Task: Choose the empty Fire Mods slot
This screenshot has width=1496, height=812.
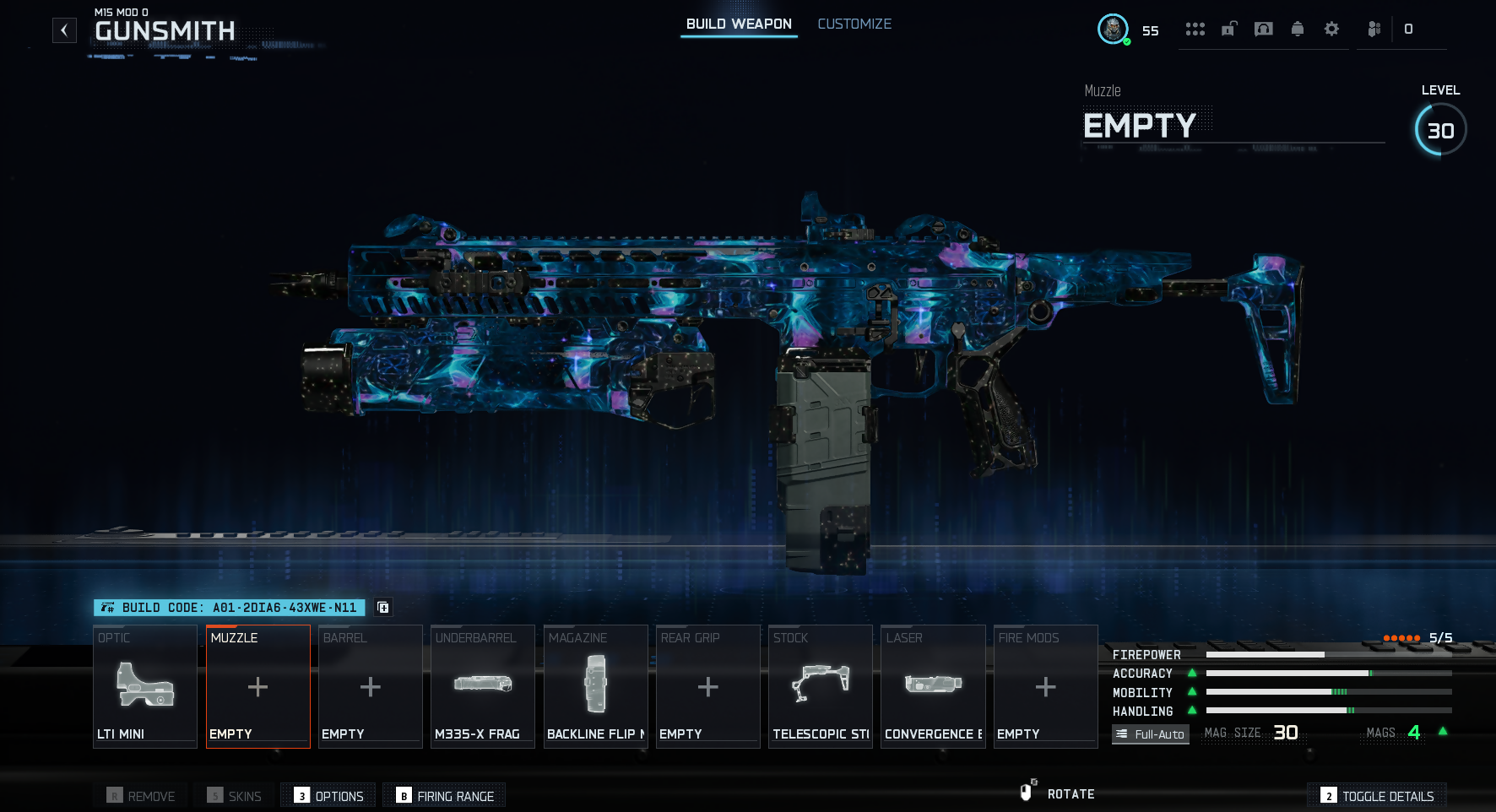Action: click(1045, 686)
